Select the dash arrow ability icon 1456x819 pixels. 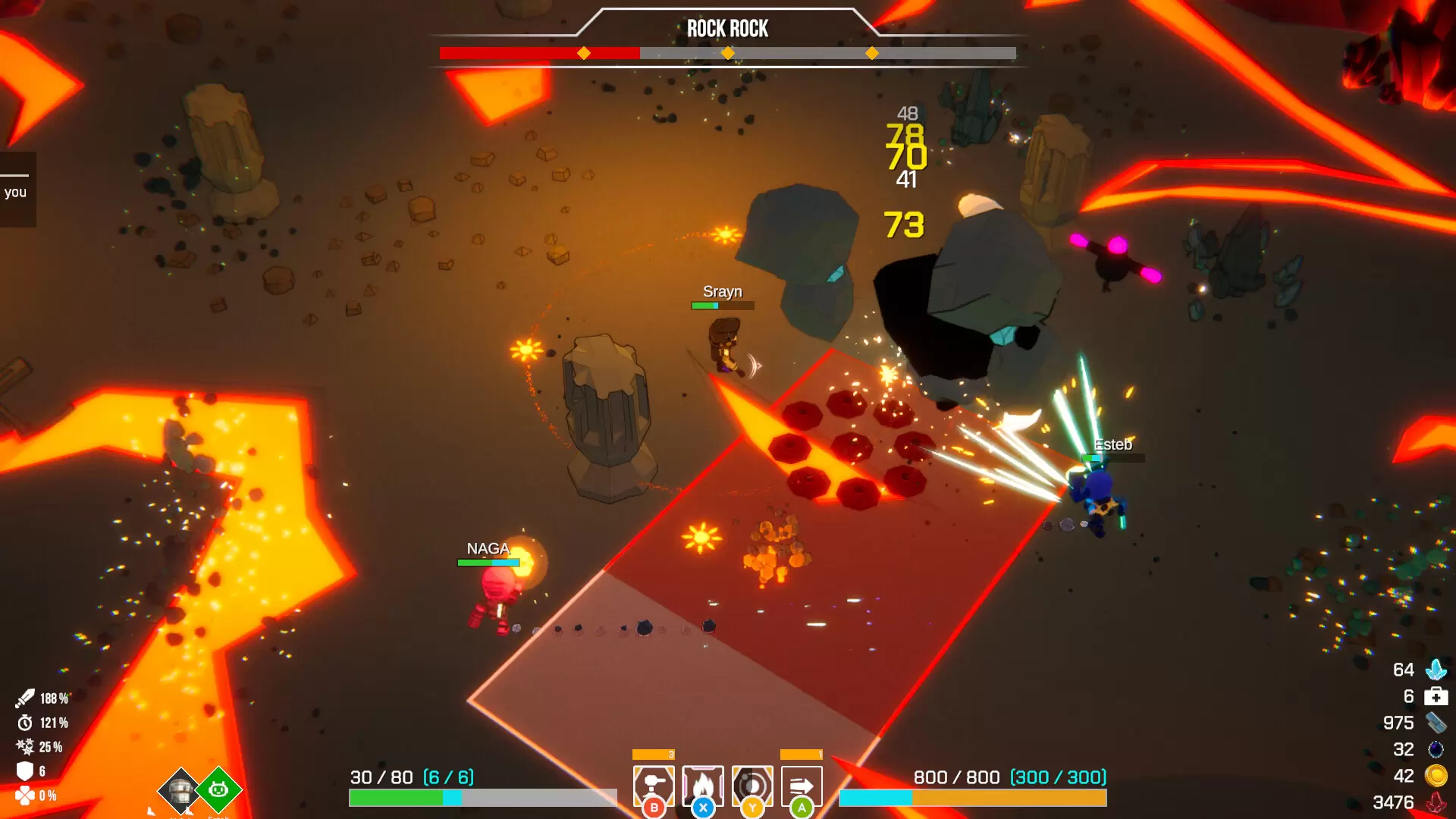[802, 785]
